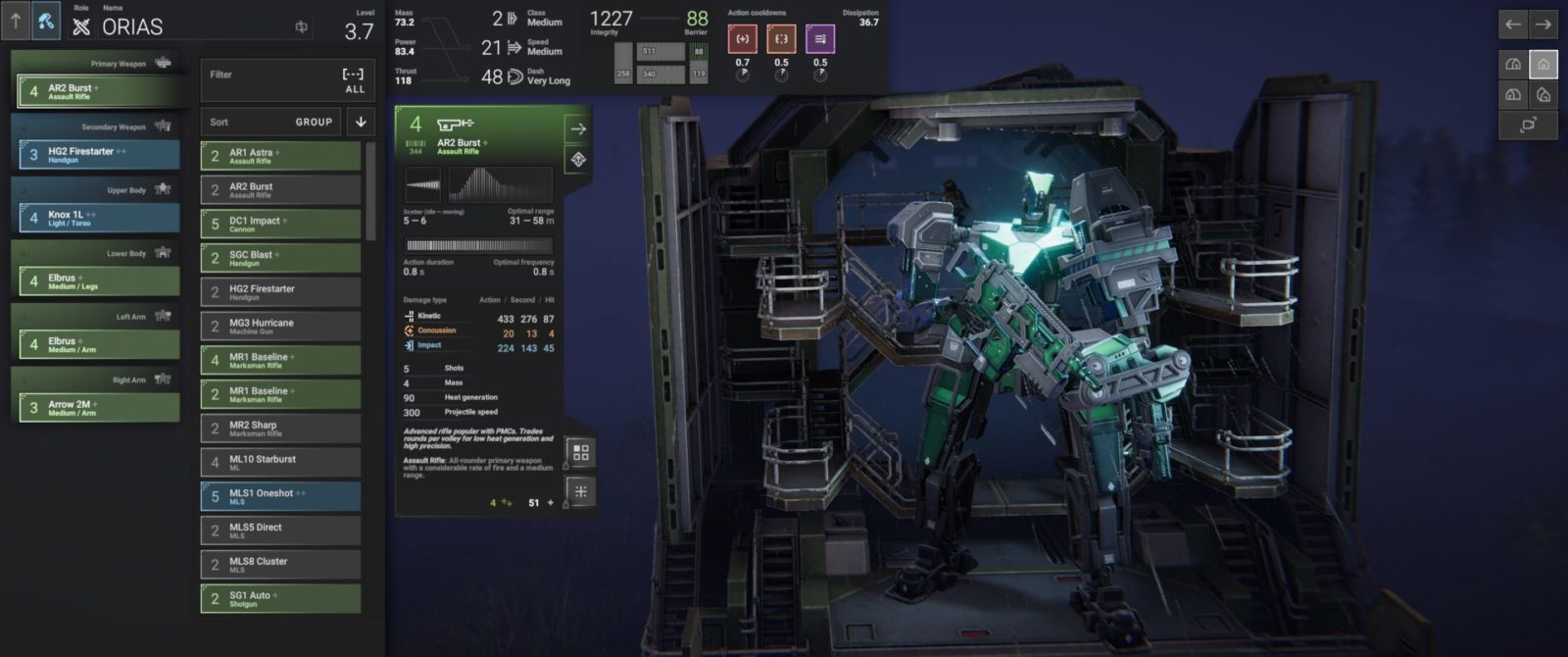
Task: Click the back arrow beside role icon
Action: tap(16, 21)
